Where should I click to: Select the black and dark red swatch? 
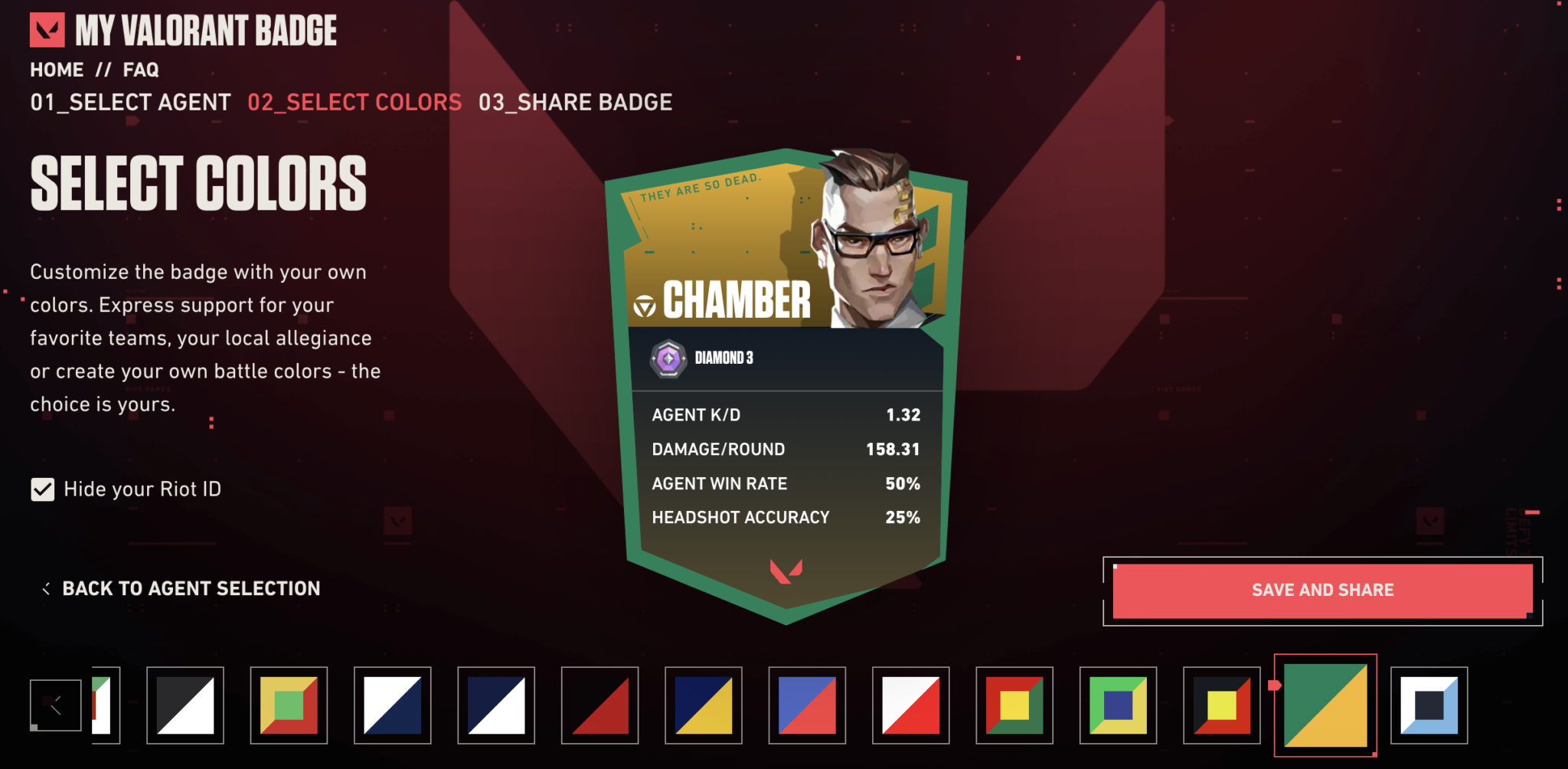[599, 705]
